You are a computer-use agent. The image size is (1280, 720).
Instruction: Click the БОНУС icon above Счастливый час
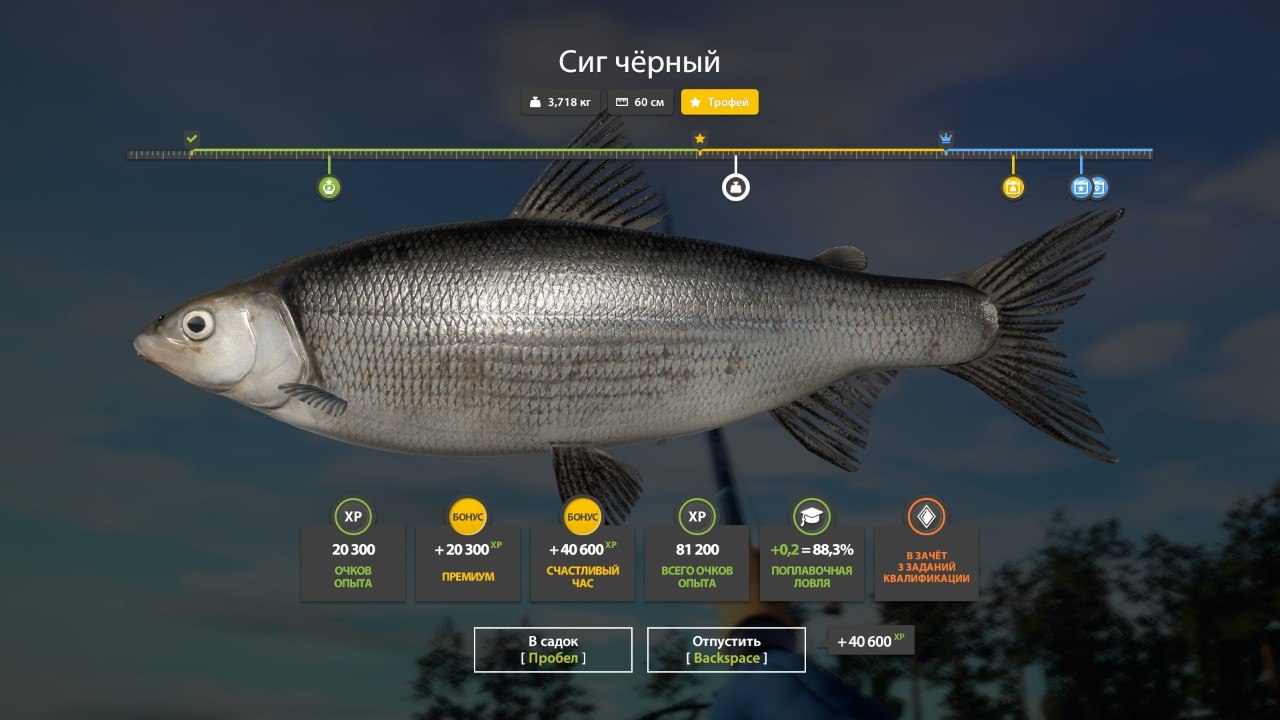coord(582,518)
